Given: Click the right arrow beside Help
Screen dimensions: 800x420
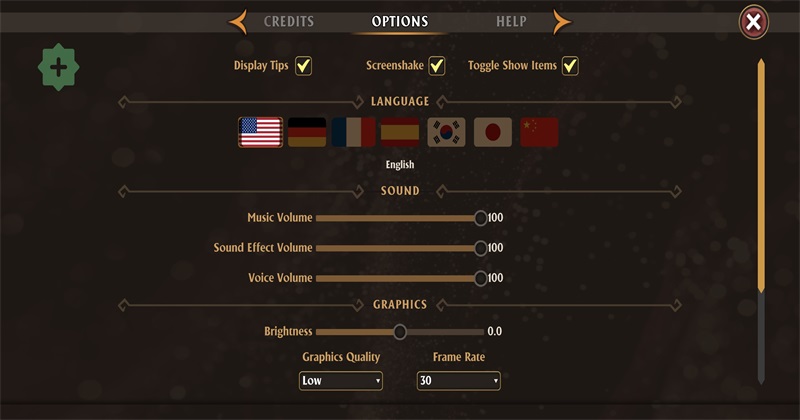Looking at the screenshot, I should pos(562,21).
